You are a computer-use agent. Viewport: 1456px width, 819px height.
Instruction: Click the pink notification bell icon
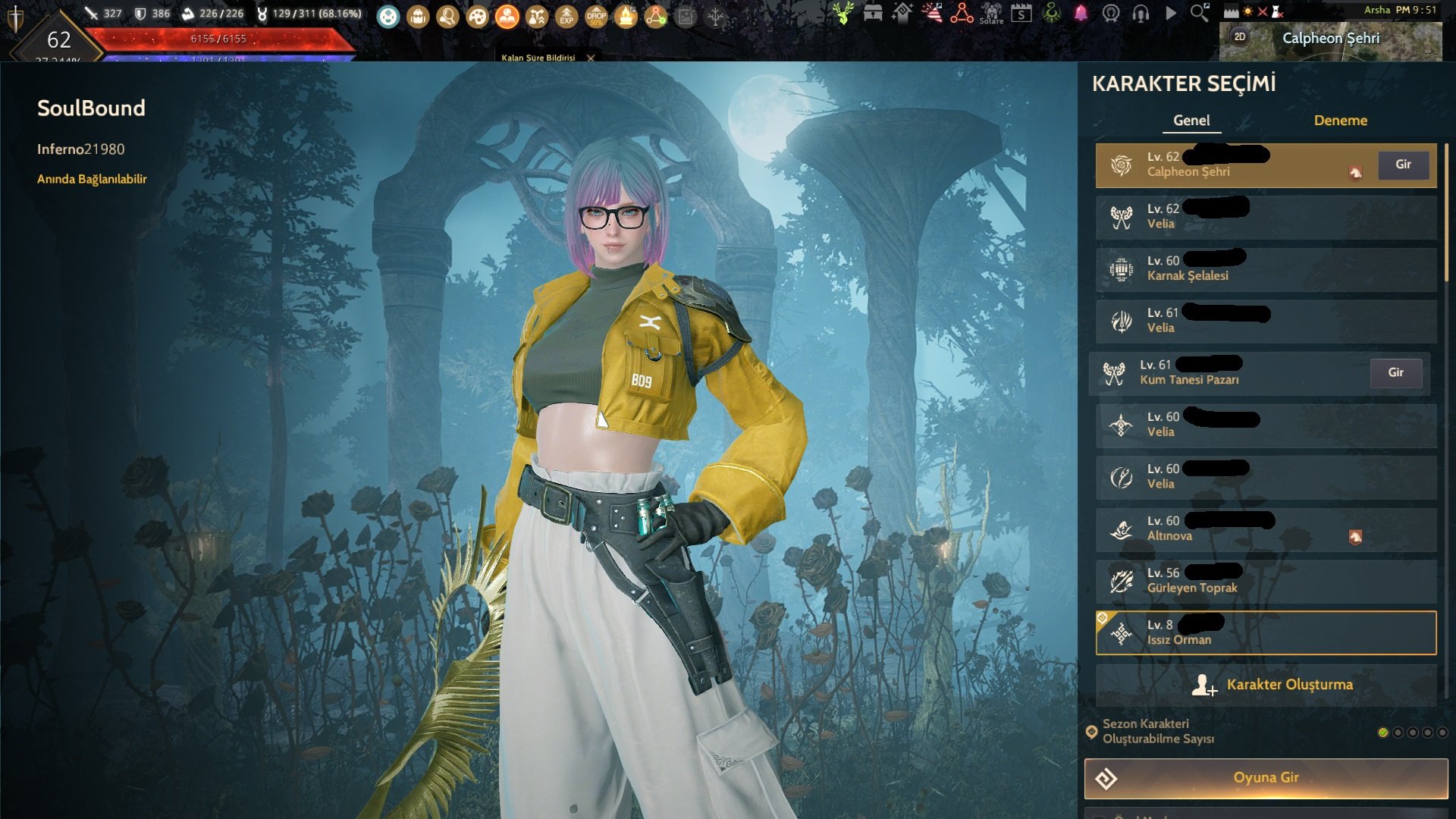coord(1081,13)
